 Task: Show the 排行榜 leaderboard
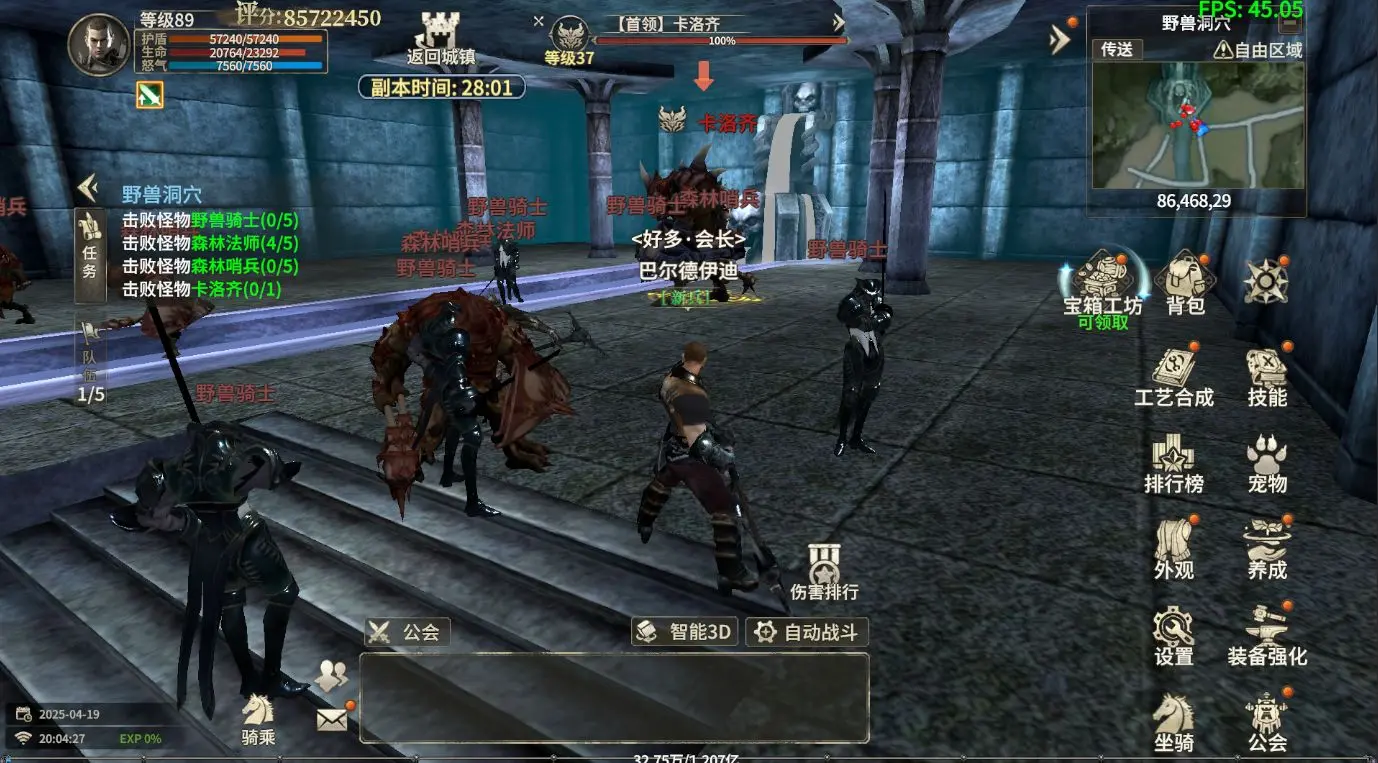click(1173, 465)
